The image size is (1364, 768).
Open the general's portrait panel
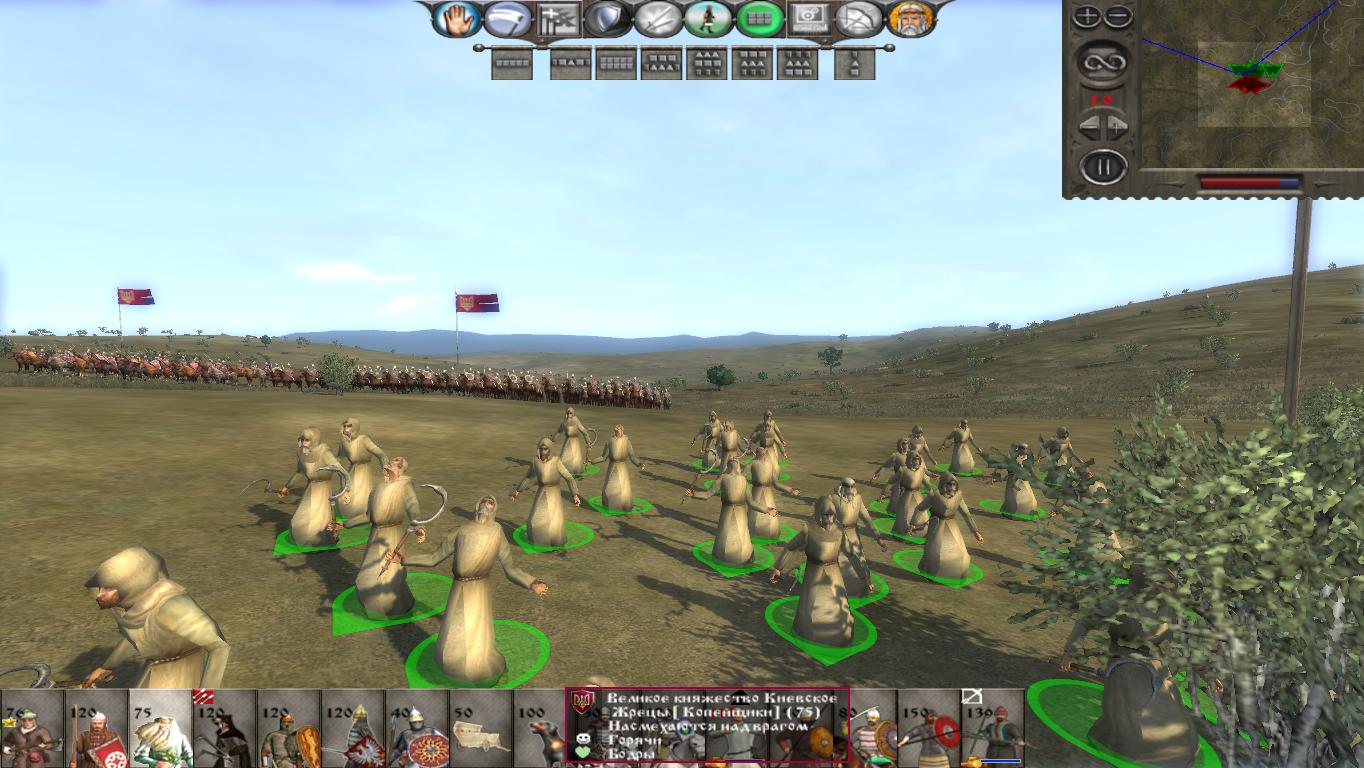pyautogui.click(x=912, y=20)
